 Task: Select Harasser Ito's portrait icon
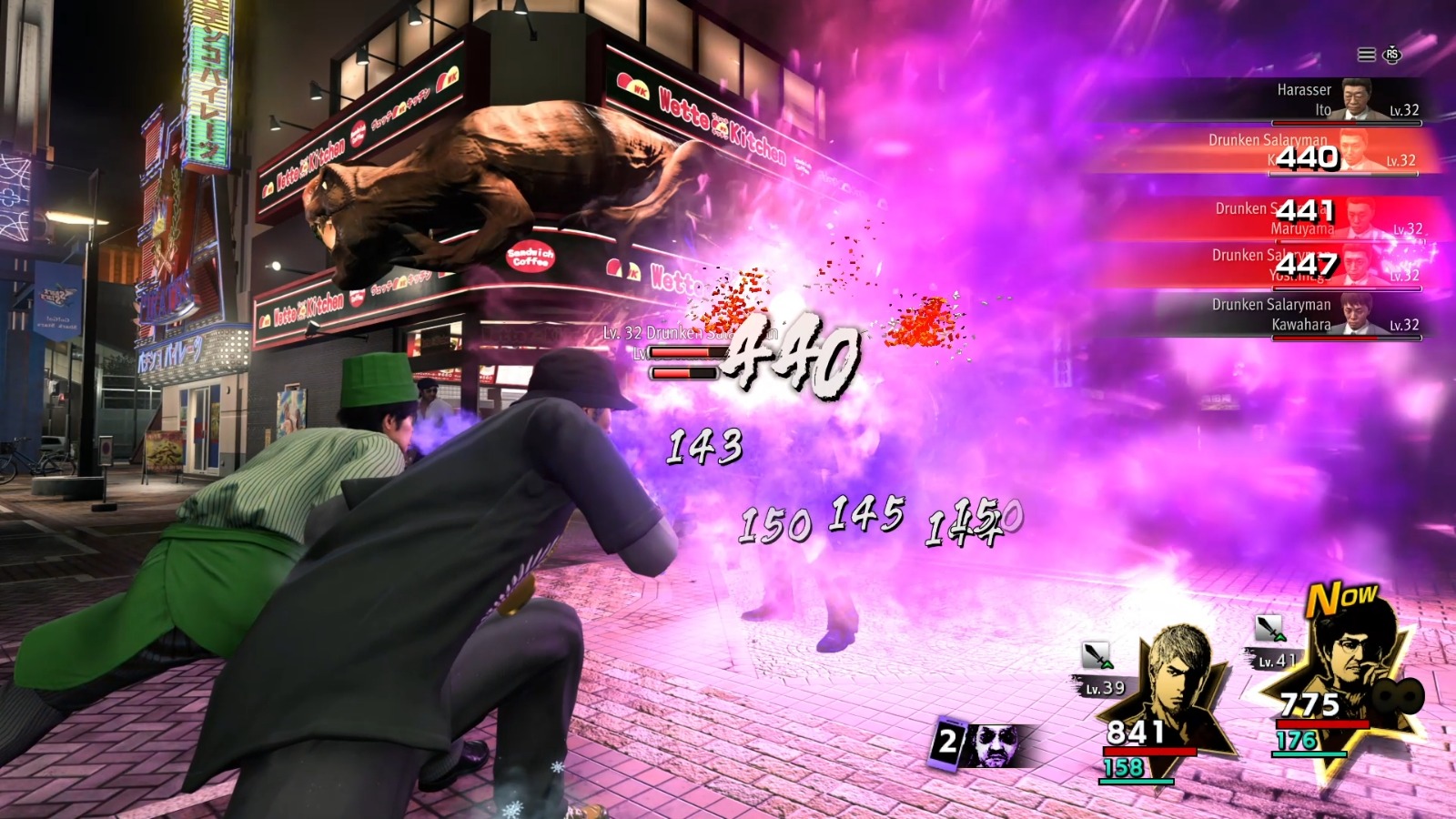pos(1357,98)
